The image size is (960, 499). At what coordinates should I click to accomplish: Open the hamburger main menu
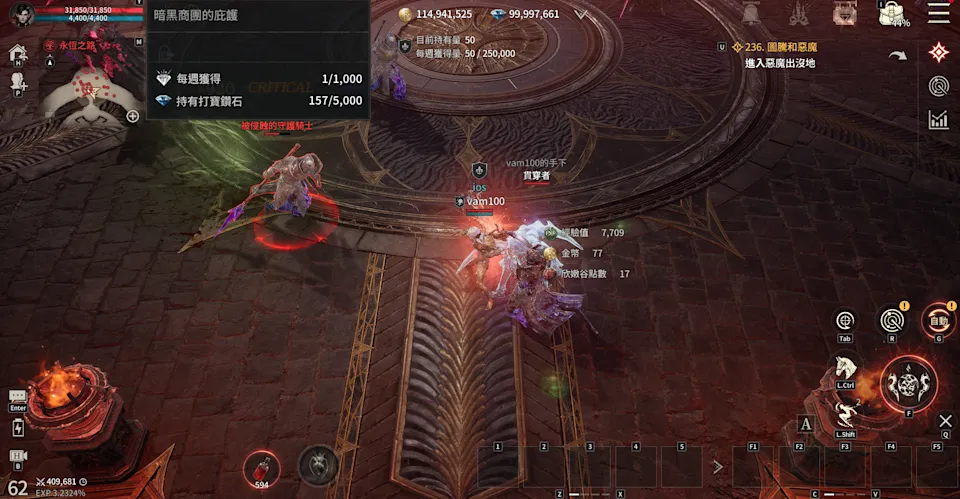pyautogui.click(x=939, y=13)
